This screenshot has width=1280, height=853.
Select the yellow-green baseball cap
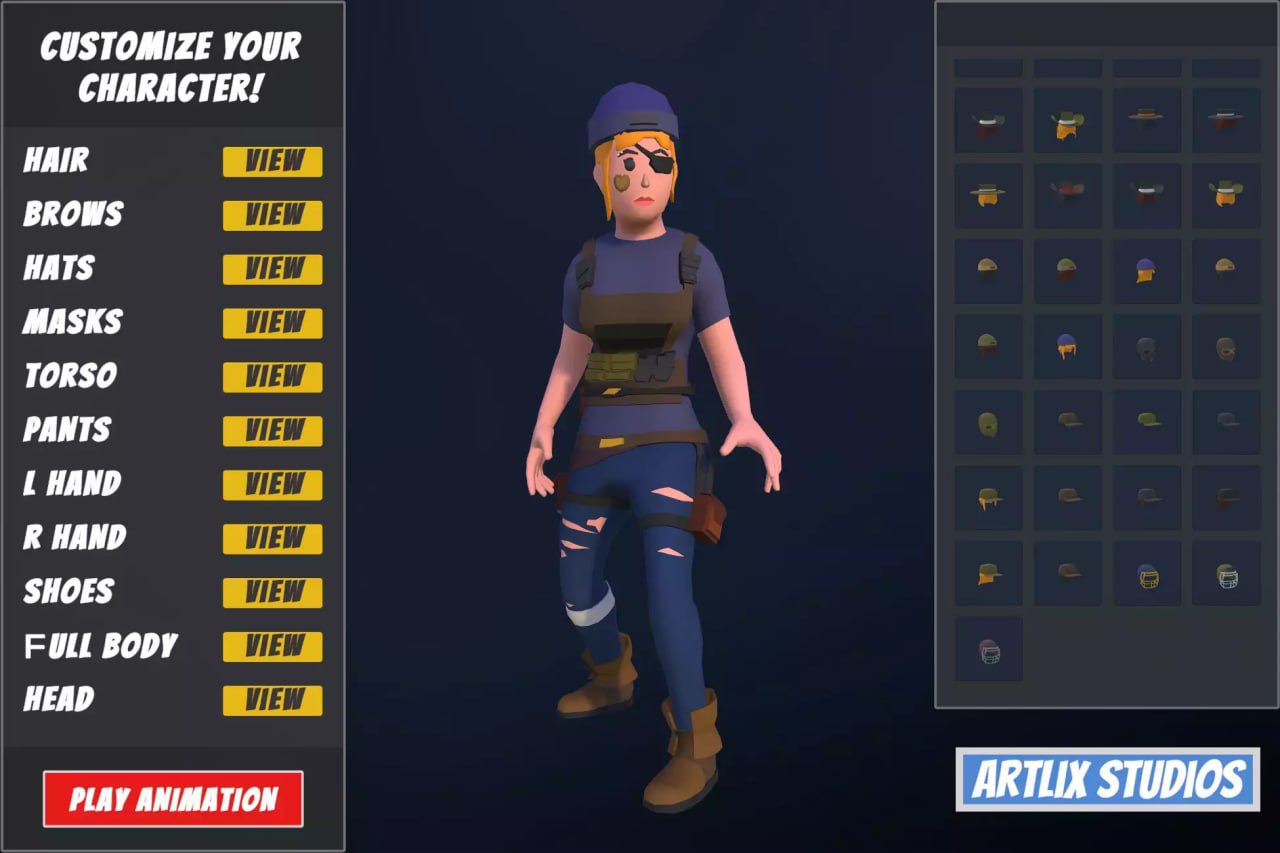click(1148, 422)
